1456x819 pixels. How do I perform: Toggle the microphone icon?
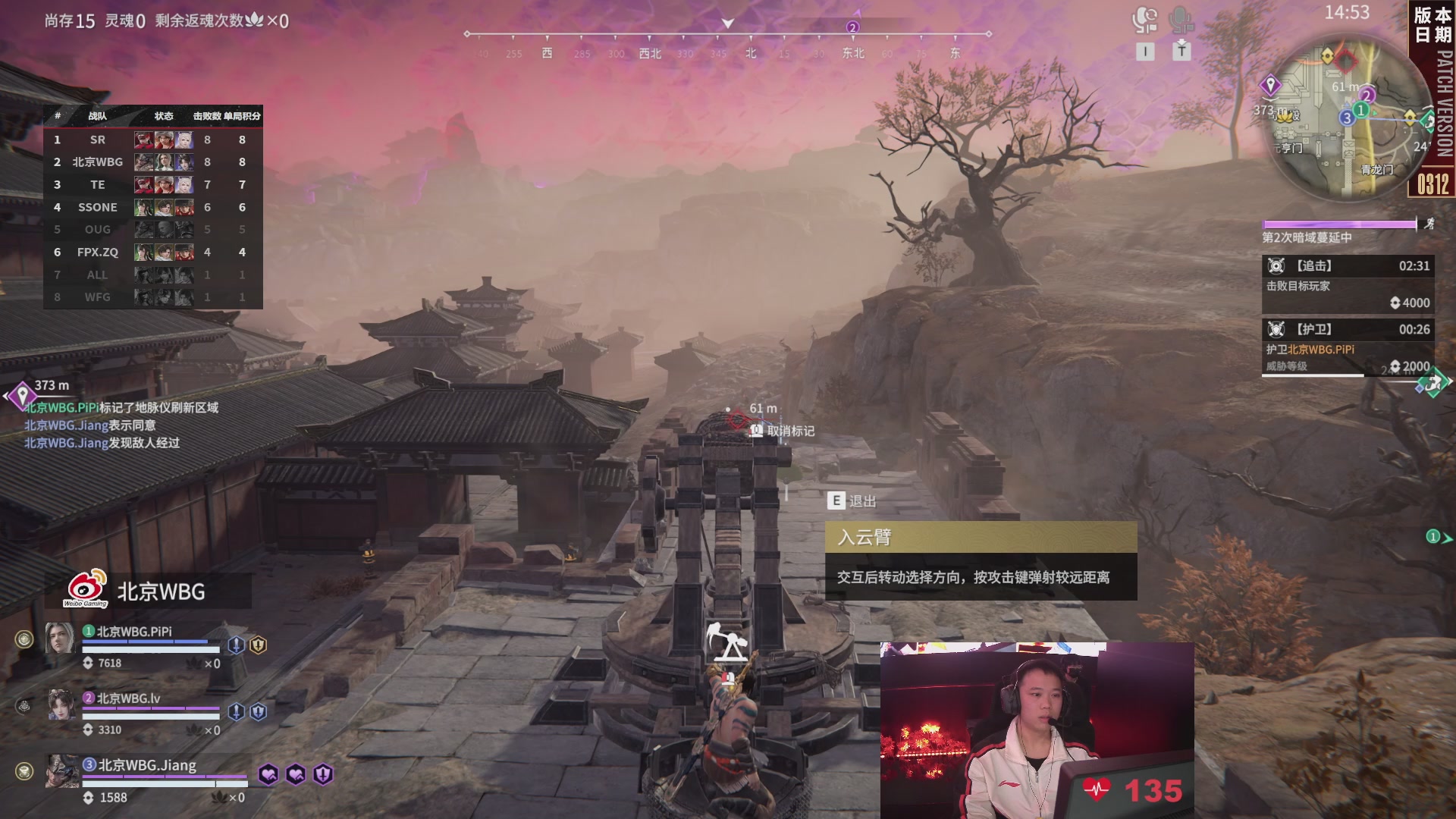click(x=1181, y=21)
